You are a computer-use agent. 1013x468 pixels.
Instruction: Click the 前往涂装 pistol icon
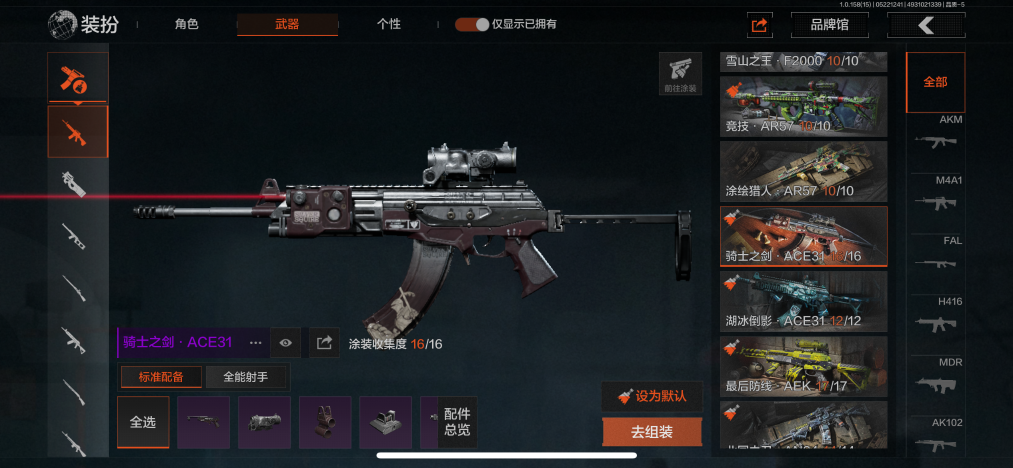click(x=679, y=74)
